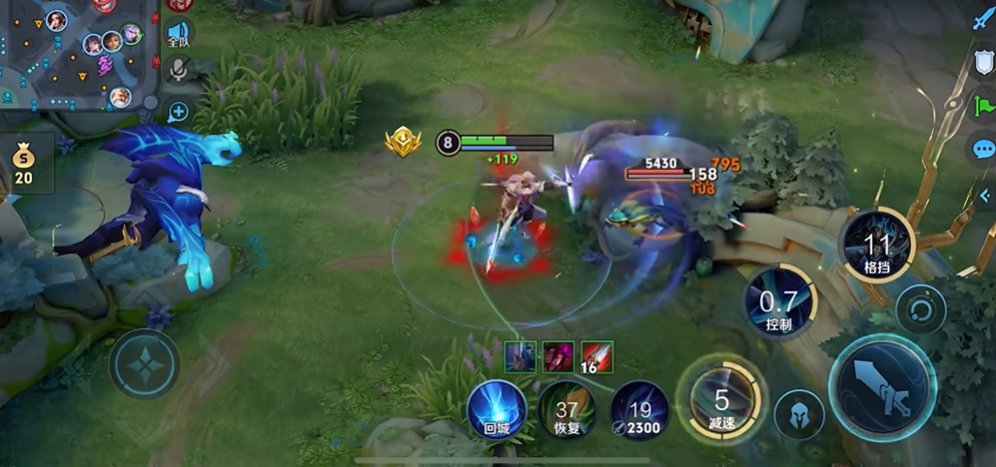
Task: Click the virtual movement joystick
Action: [x=145, y=363]
